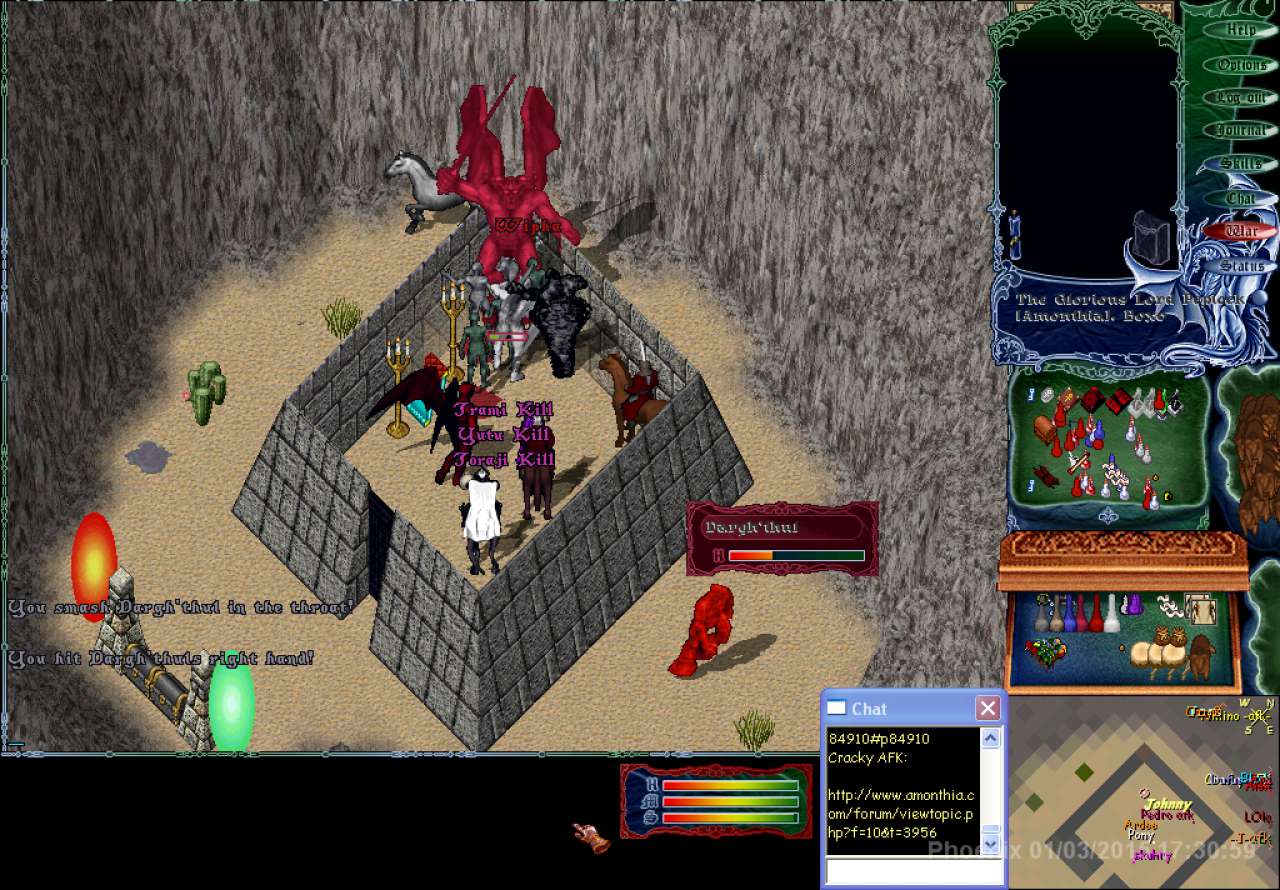The image size is (1280, 890).
Task: Show the Skills list
Action: tap(1241, 163)
